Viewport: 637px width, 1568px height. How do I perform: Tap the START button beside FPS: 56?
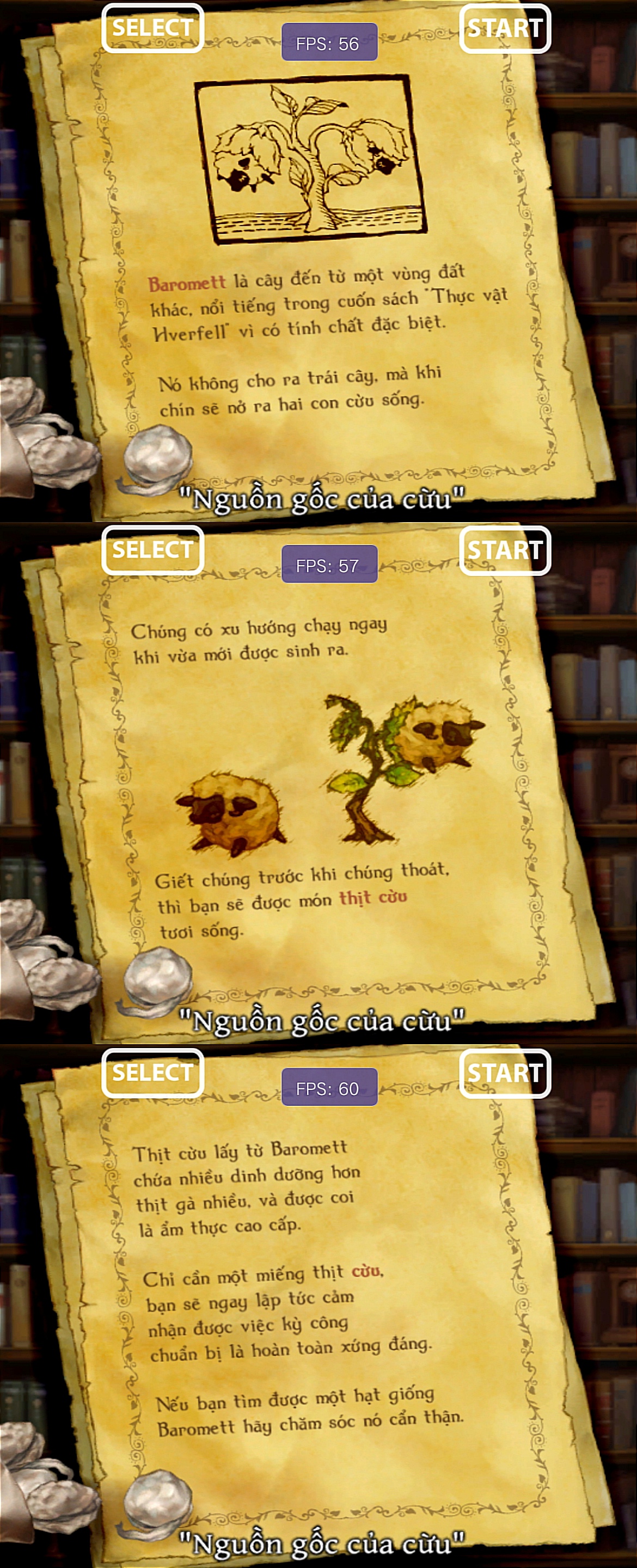[x=505, y=28]
